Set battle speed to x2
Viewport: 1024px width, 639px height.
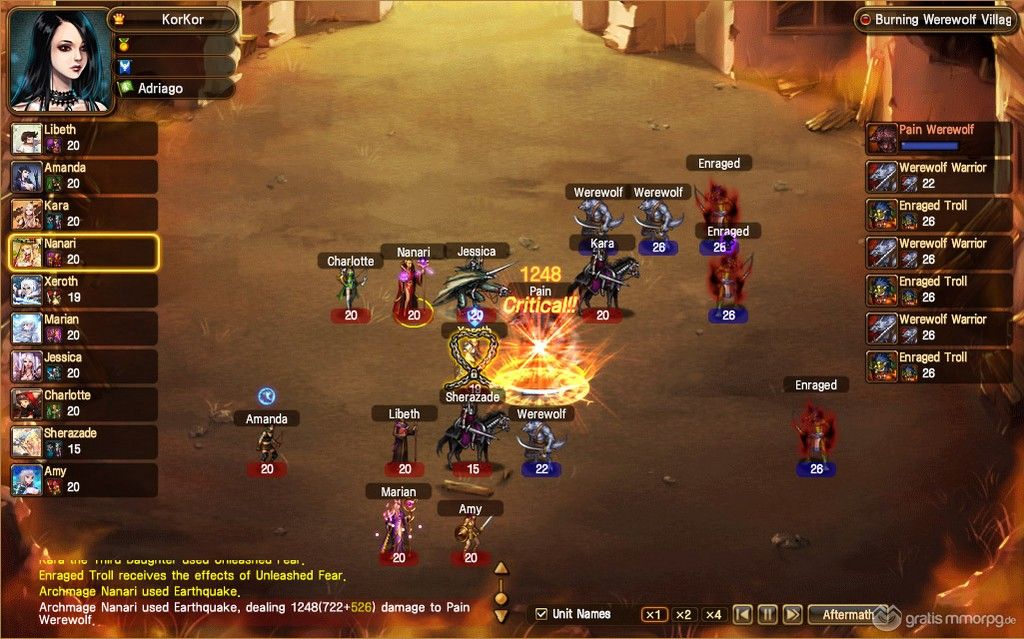pyautogui.click(x=684, y=614)
